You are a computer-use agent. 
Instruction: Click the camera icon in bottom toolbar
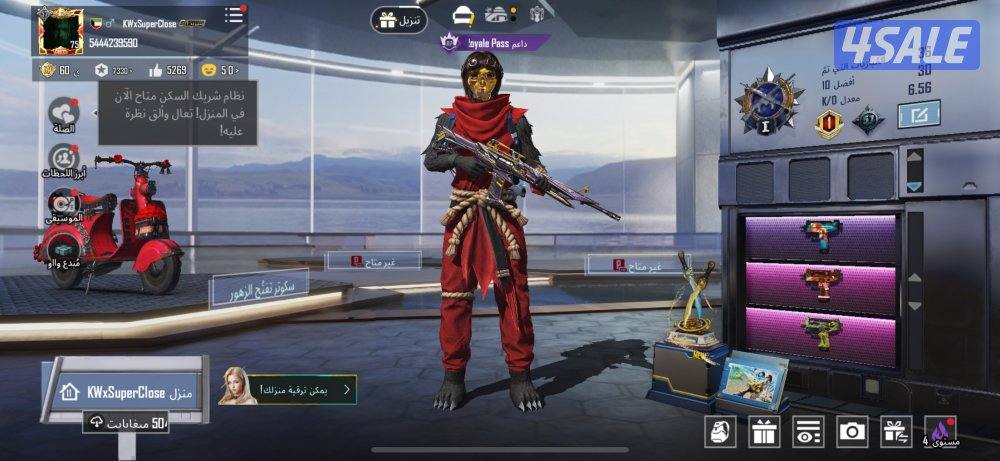click(852, 431)
